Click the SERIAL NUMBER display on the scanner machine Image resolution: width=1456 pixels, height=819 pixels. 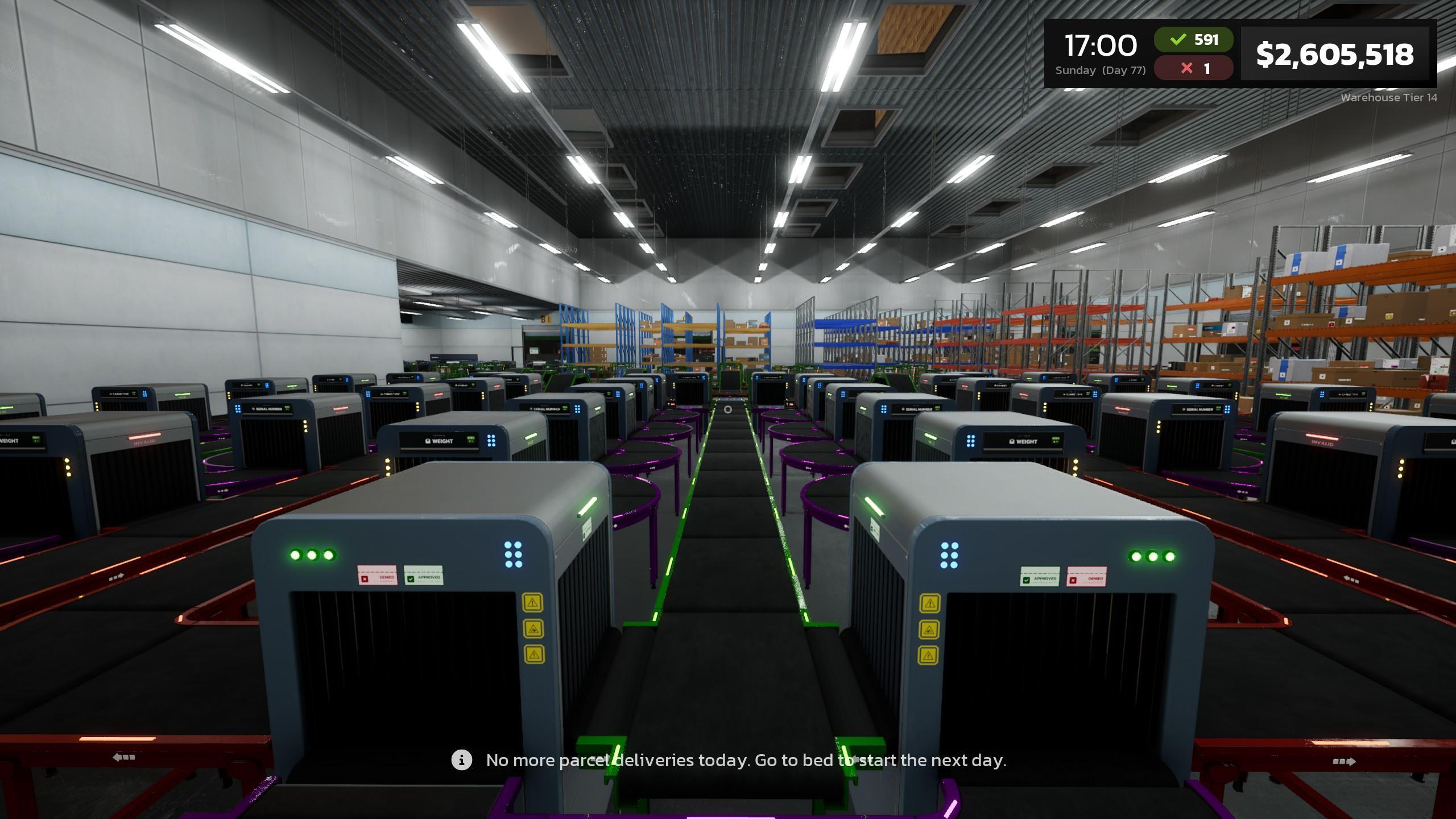tap(547, 408)
